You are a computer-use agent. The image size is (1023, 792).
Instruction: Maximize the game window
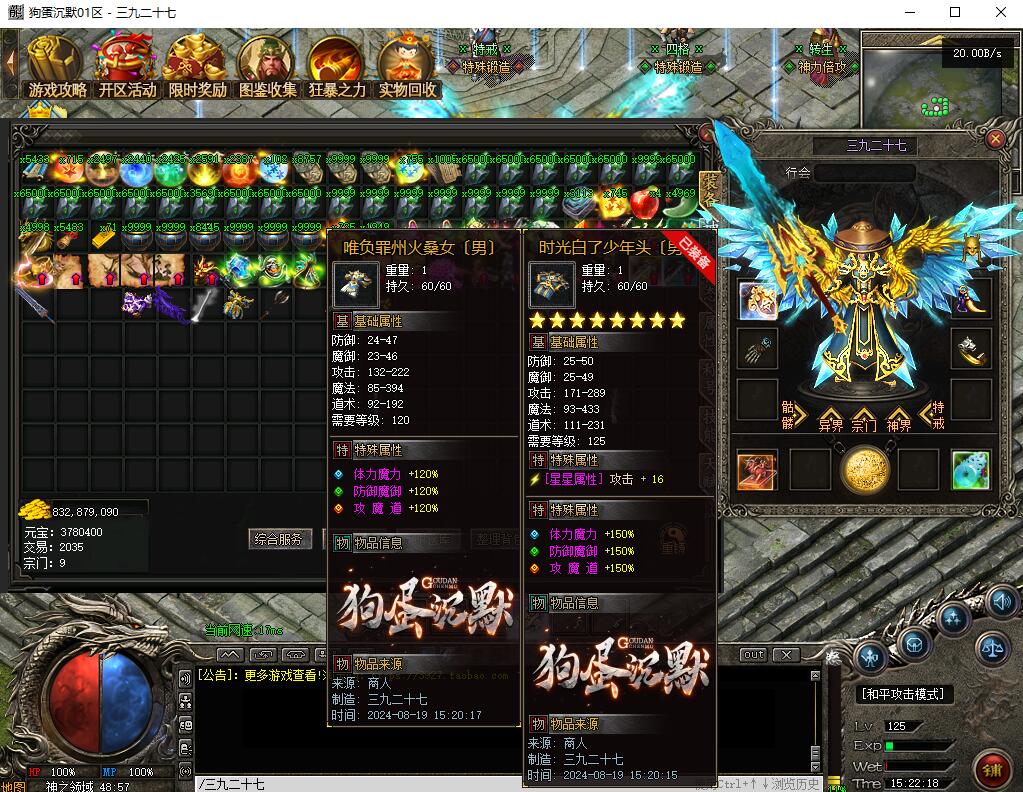[x=955, y=12]
